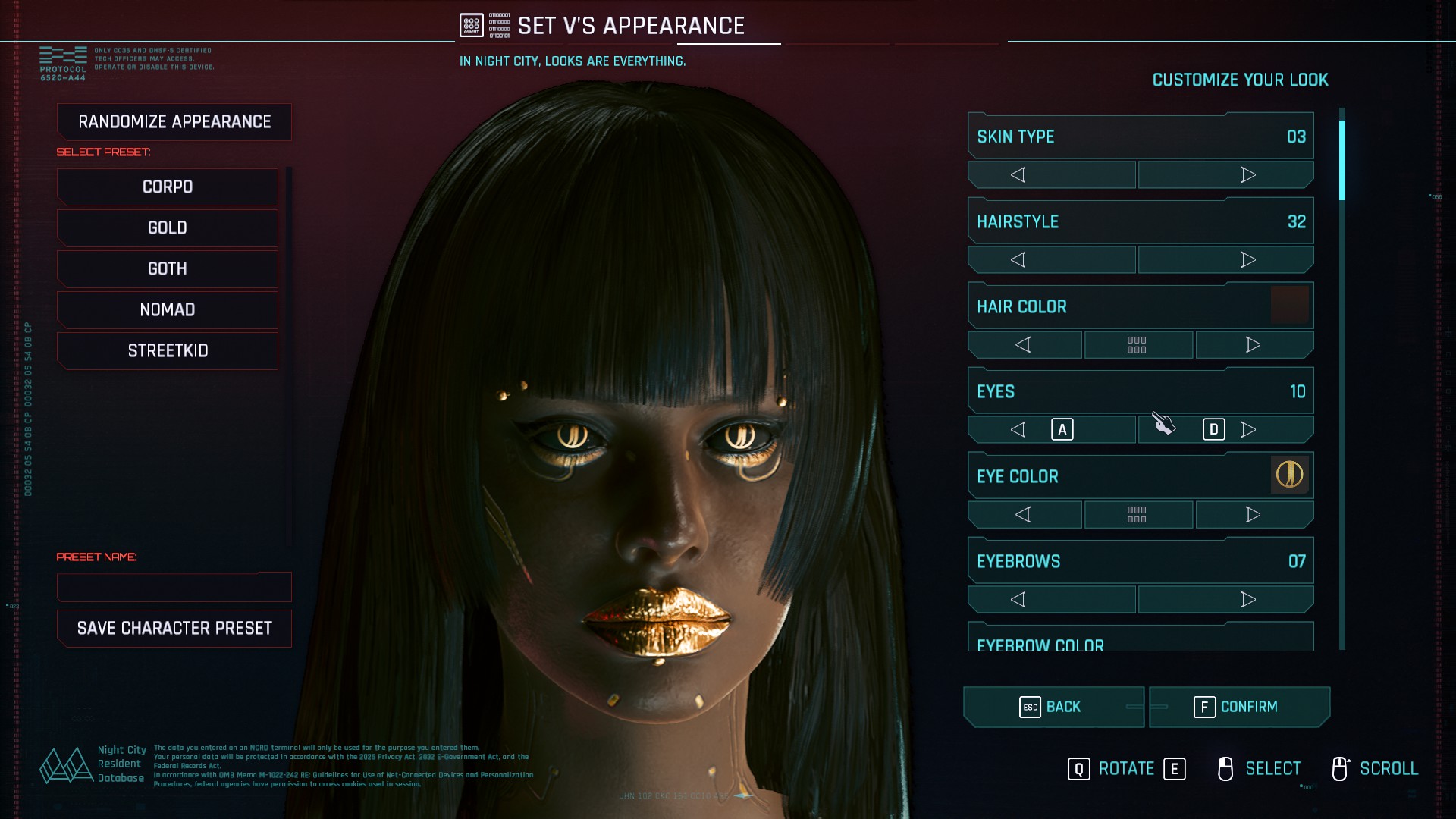
Task: Open the eye color palette grid
Action: pyautogui.click(x=1137, y=515)
